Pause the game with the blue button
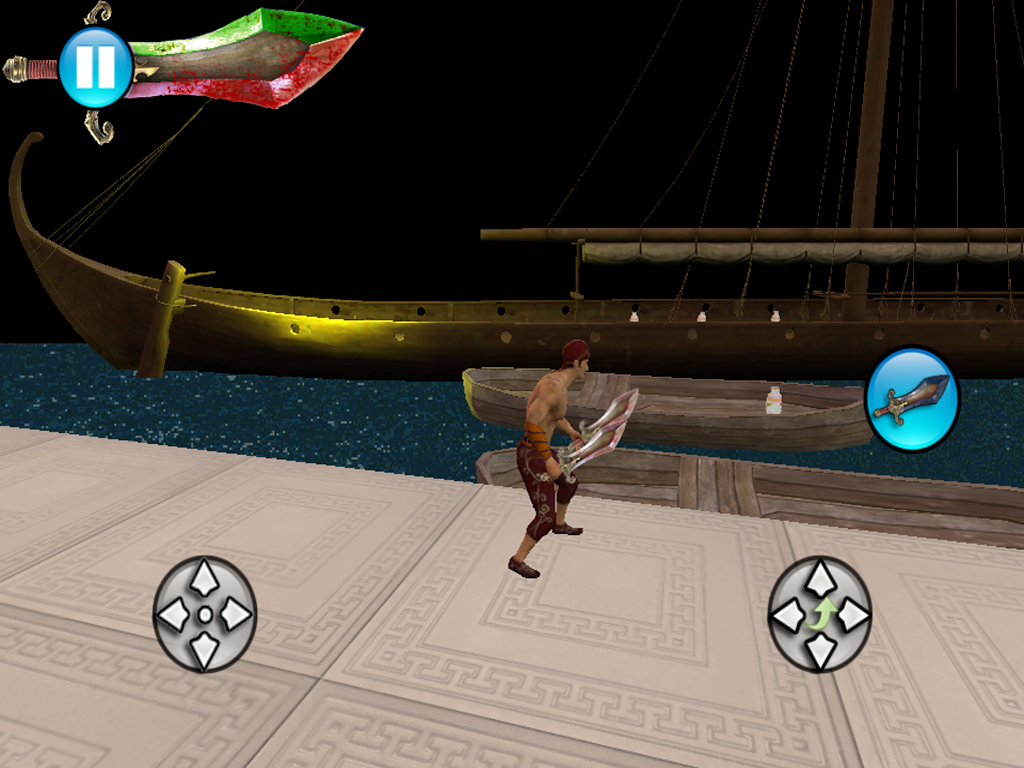This screenshot has width=1024, height=768. tap(95, 67)
